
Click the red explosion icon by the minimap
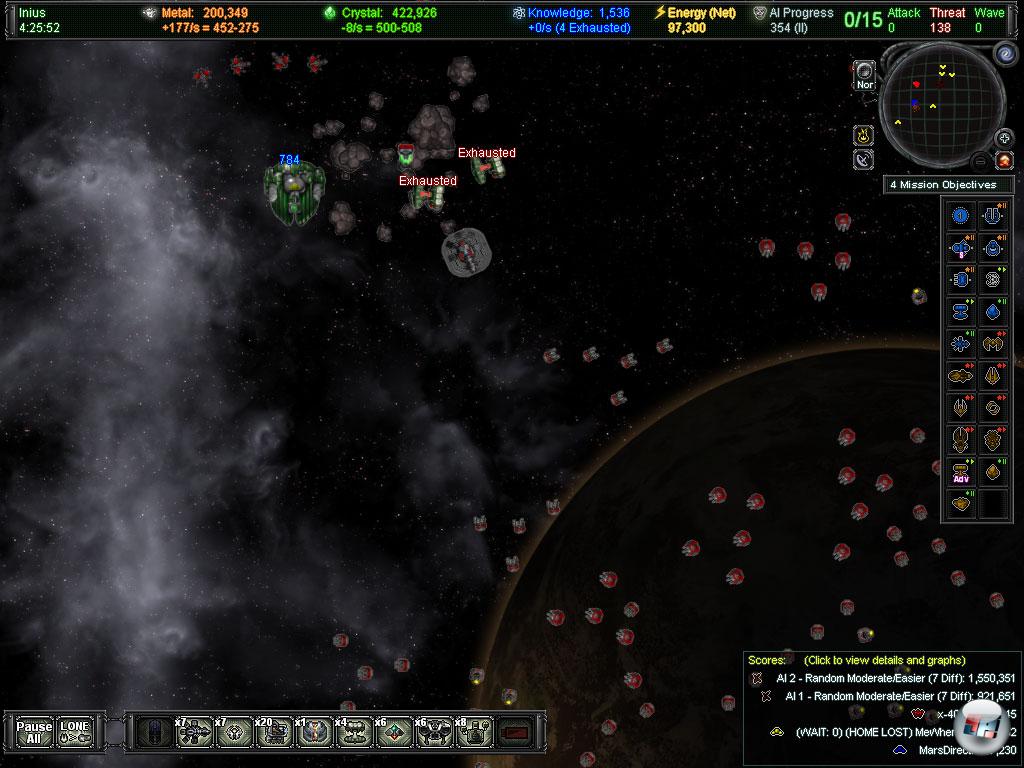(1003, 160)
